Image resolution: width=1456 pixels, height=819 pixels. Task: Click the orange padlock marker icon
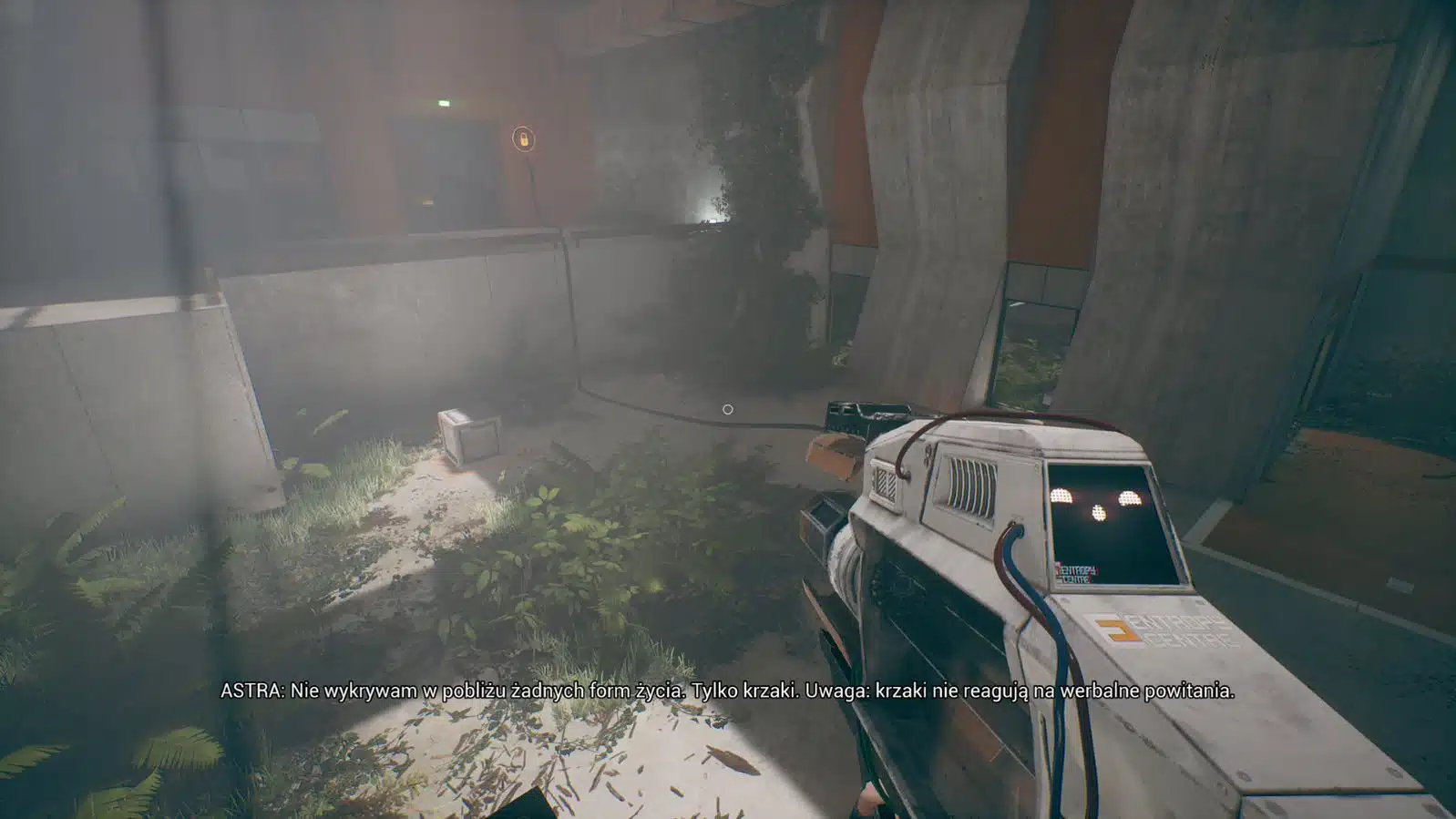click(x=523, y=138)
